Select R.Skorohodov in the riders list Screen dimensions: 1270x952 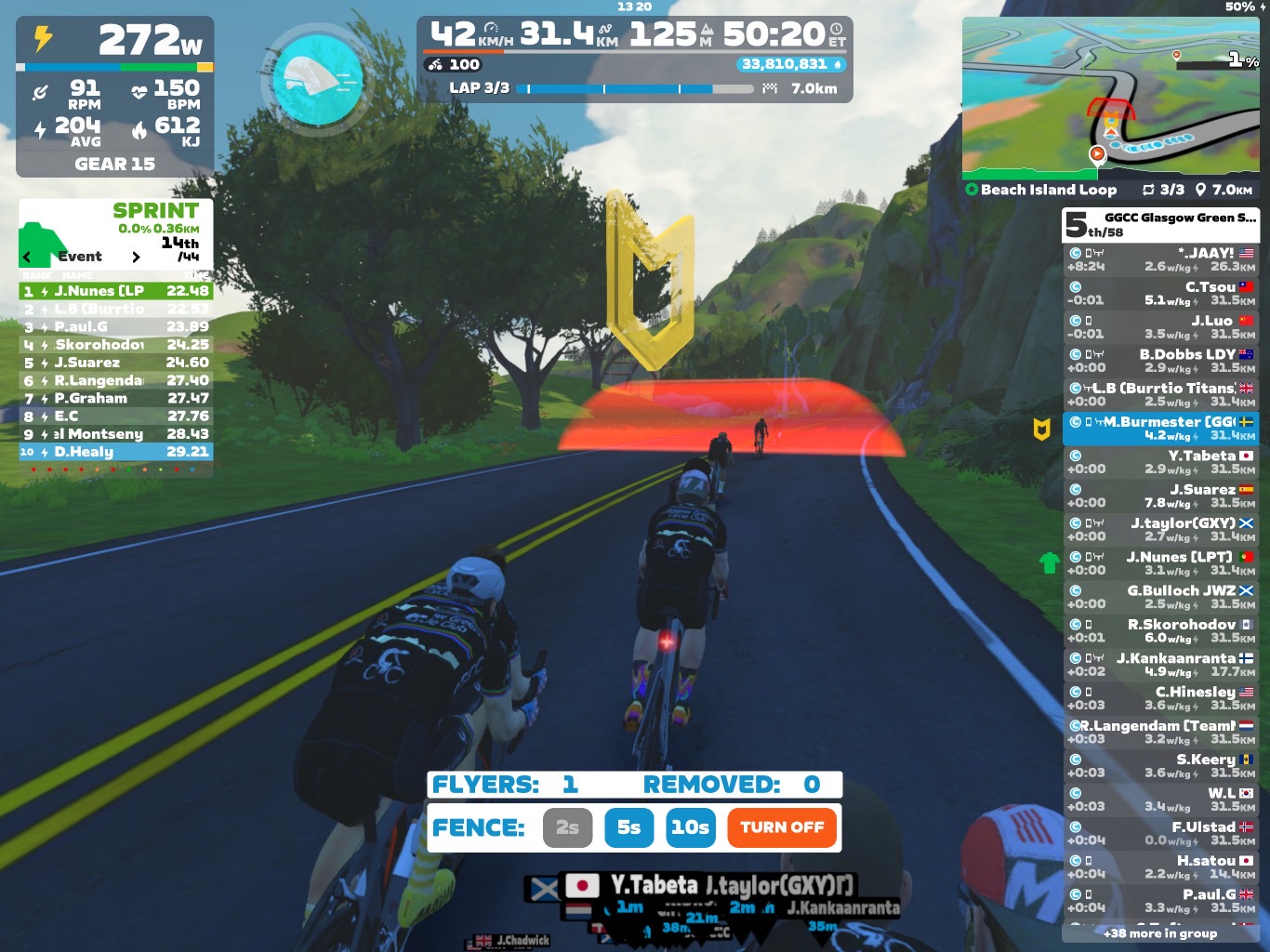(1160, 630)
